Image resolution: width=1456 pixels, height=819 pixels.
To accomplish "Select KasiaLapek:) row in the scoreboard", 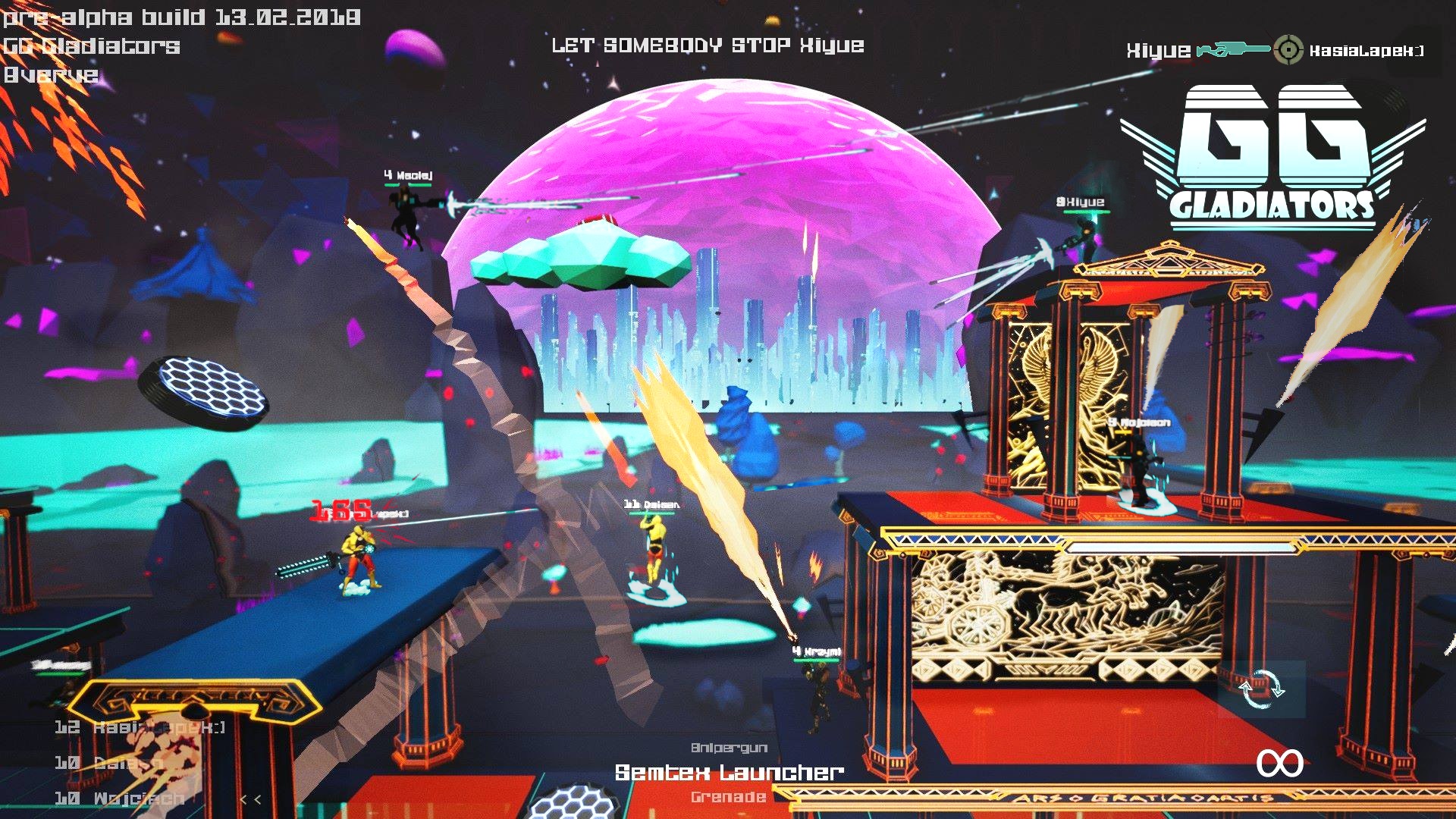I will pos(141,727).
